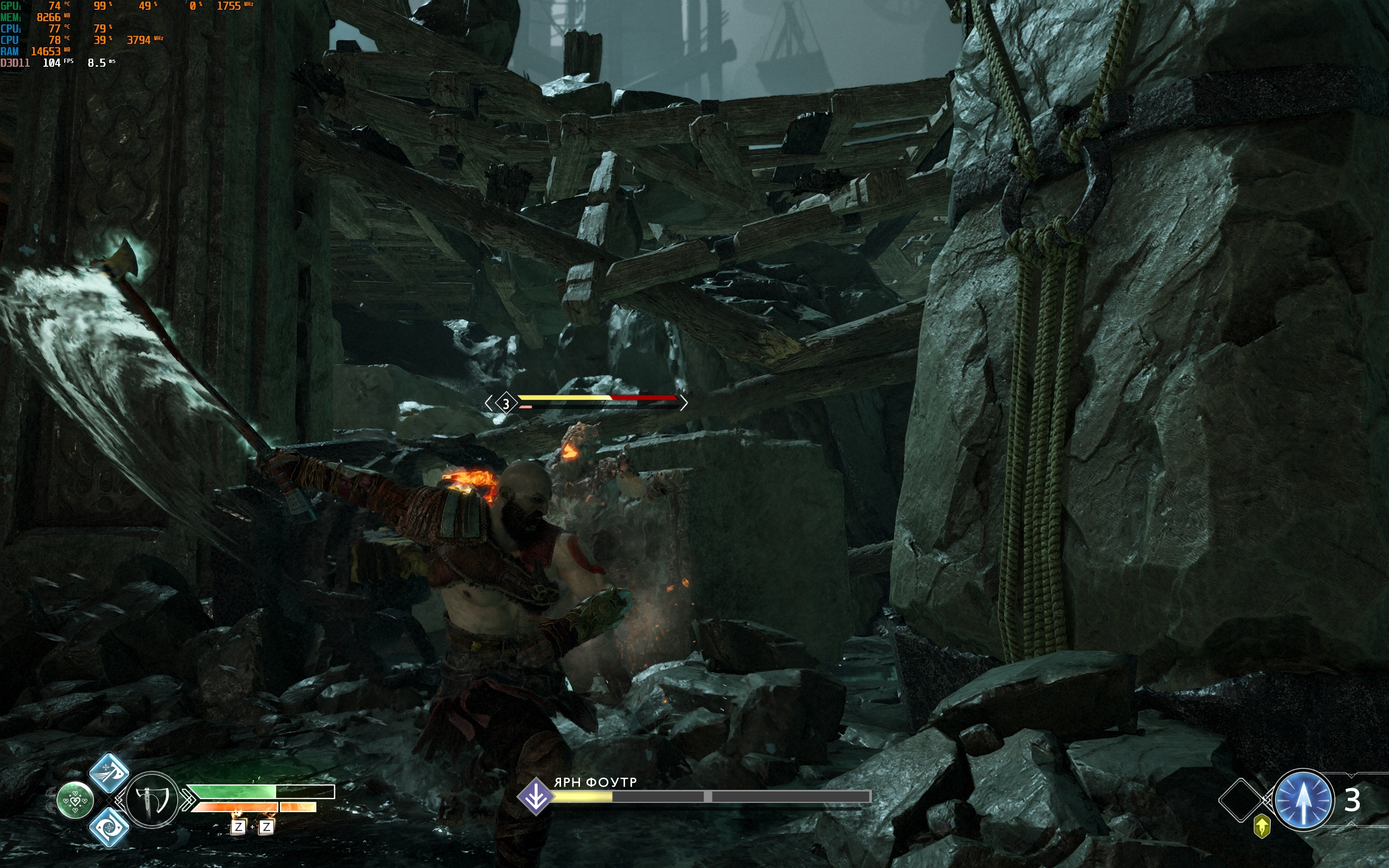
Task: Activate the frost axe throw runic attack
Action: [109, 773]
